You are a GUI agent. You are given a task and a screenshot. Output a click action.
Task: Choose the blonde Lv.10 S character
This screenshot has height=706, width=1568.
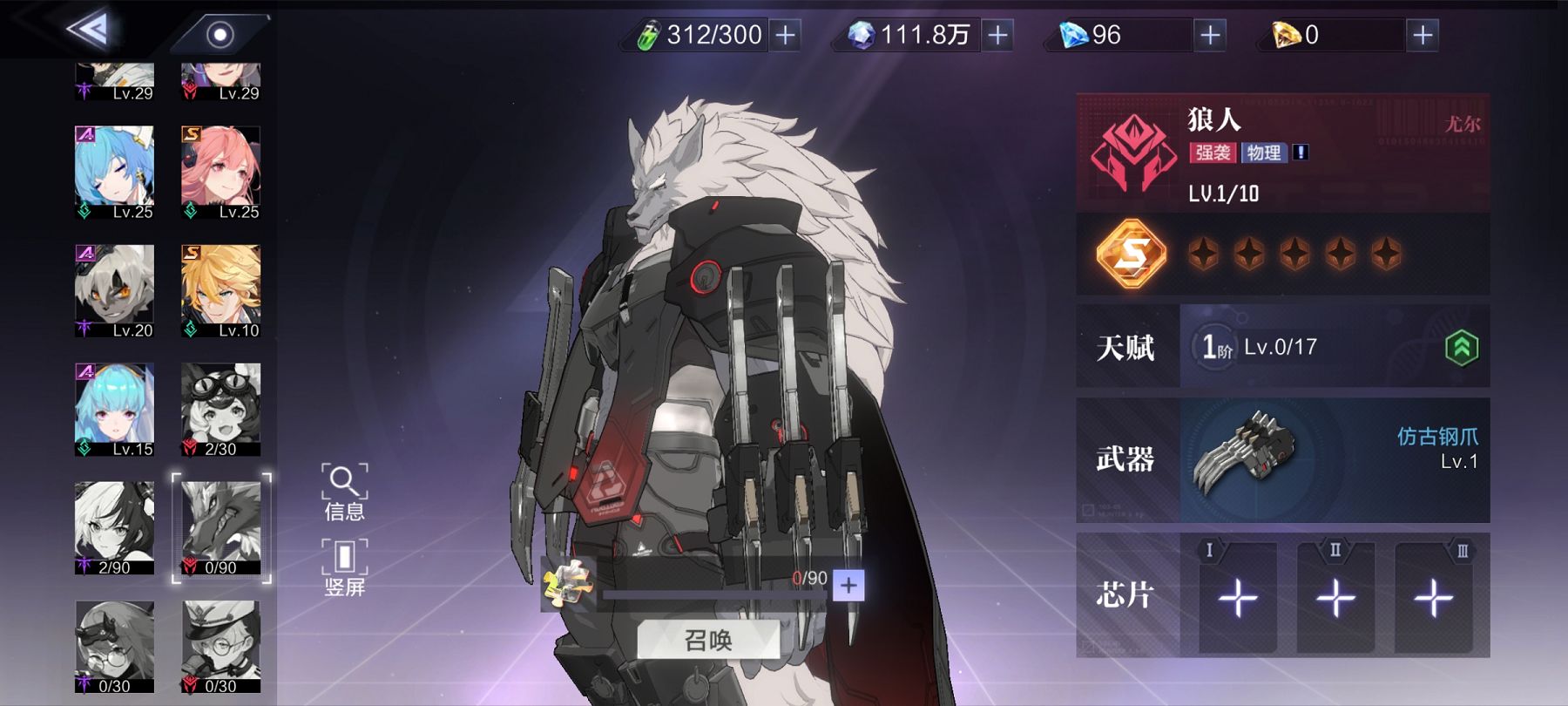pos(220,291)
